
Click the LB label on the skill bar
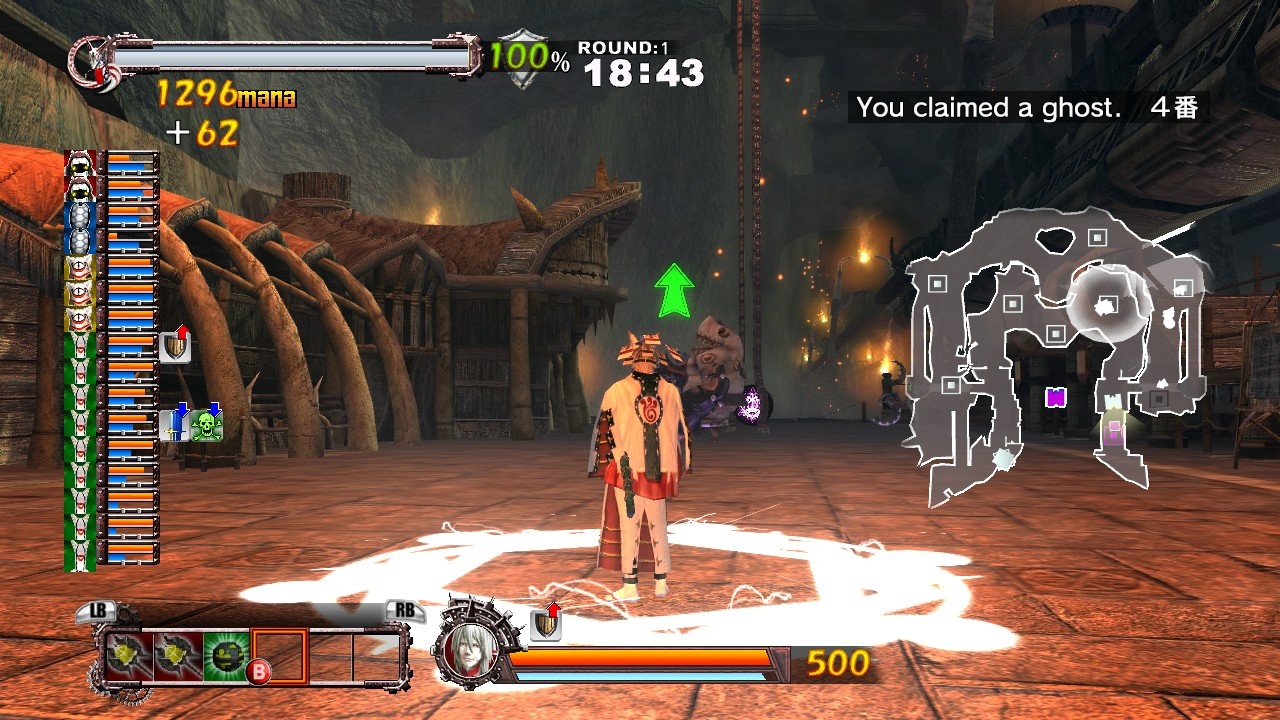pyautogui.click(x=98, y=610)
